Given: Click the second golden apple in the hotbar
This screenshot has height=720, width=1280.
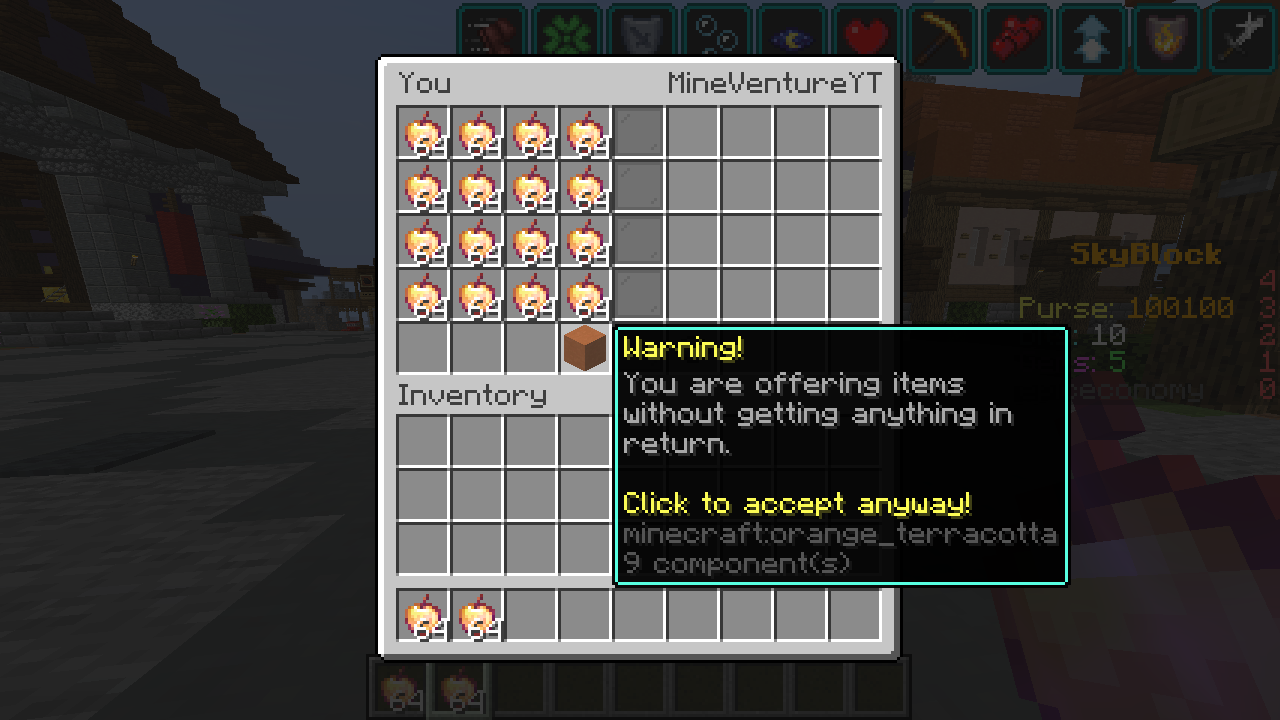Looking at the screenshot, I should click(458, 687).
